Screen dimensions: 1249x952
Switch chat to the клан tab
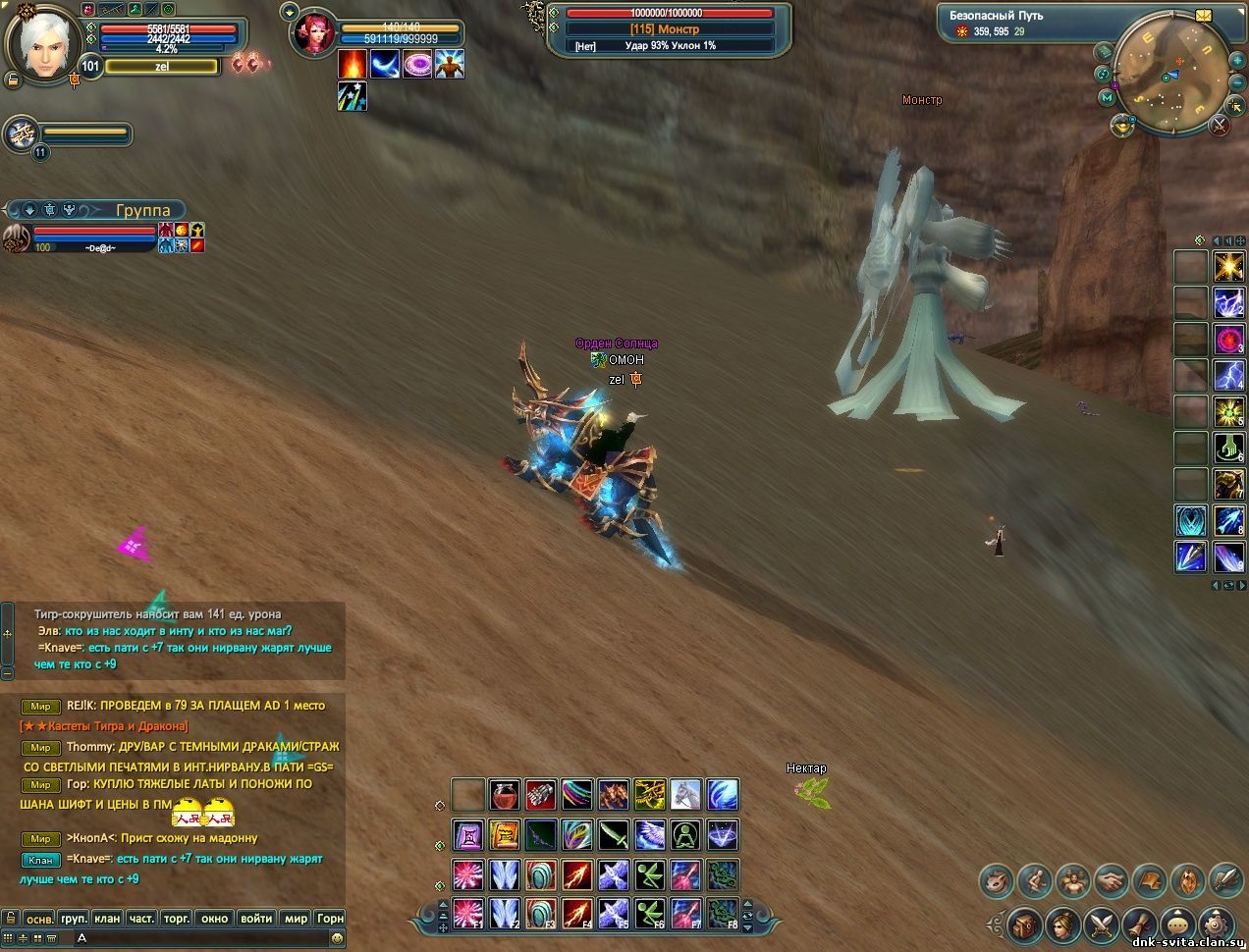pyautogui.click(x=107, y=919)
